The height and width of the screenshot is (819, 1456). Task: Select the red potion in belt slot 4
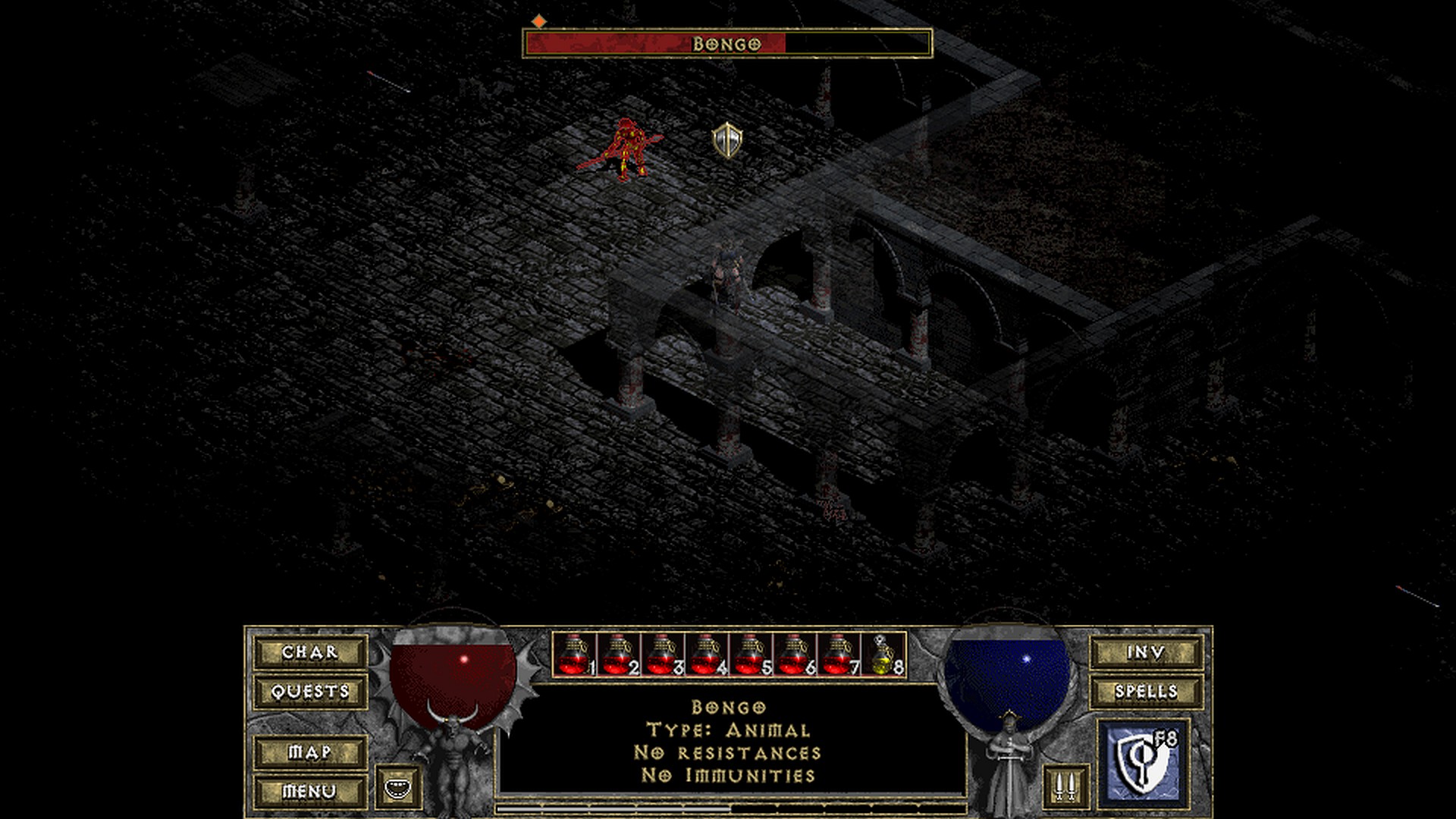(706, 654)
